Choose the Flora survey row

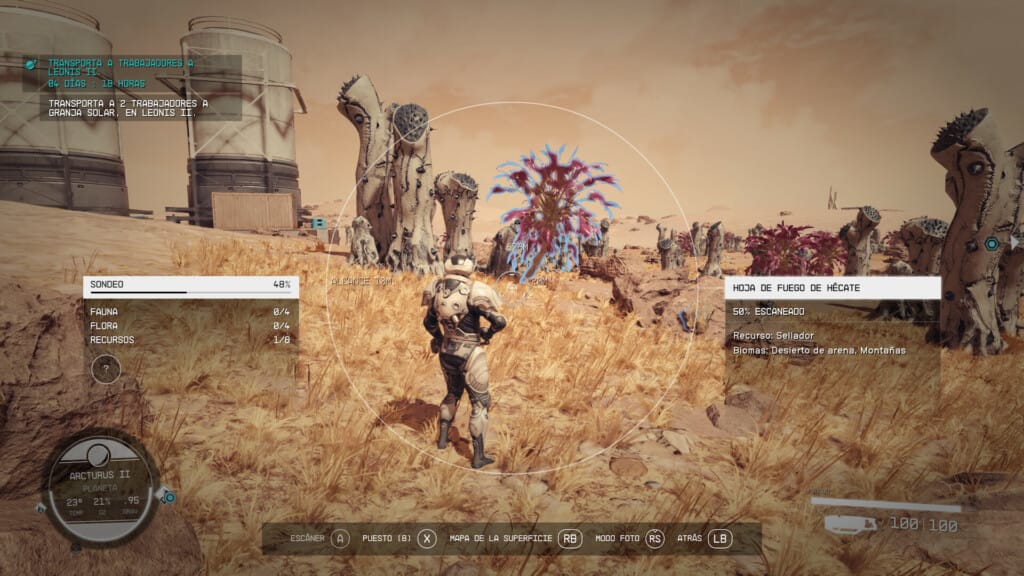[x=190, y=326]
